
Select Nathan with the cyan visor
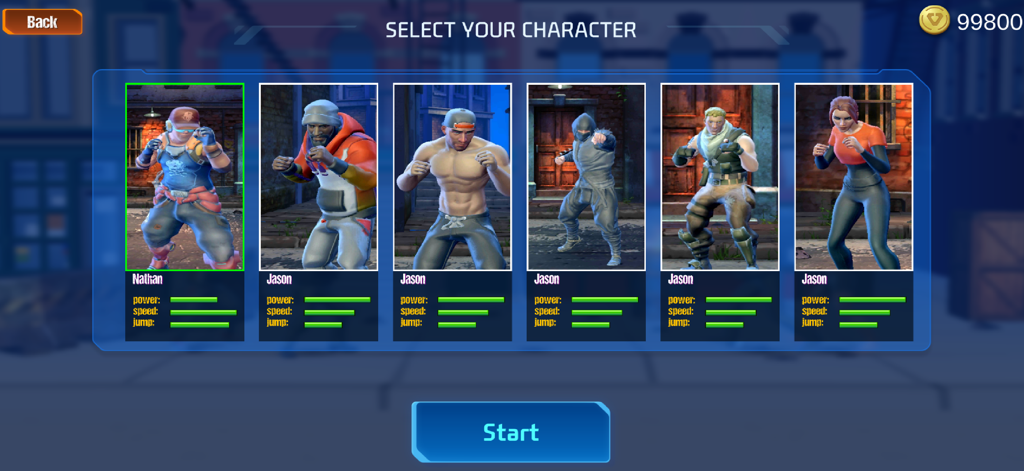pyautogui.click(x=185, y=177)
